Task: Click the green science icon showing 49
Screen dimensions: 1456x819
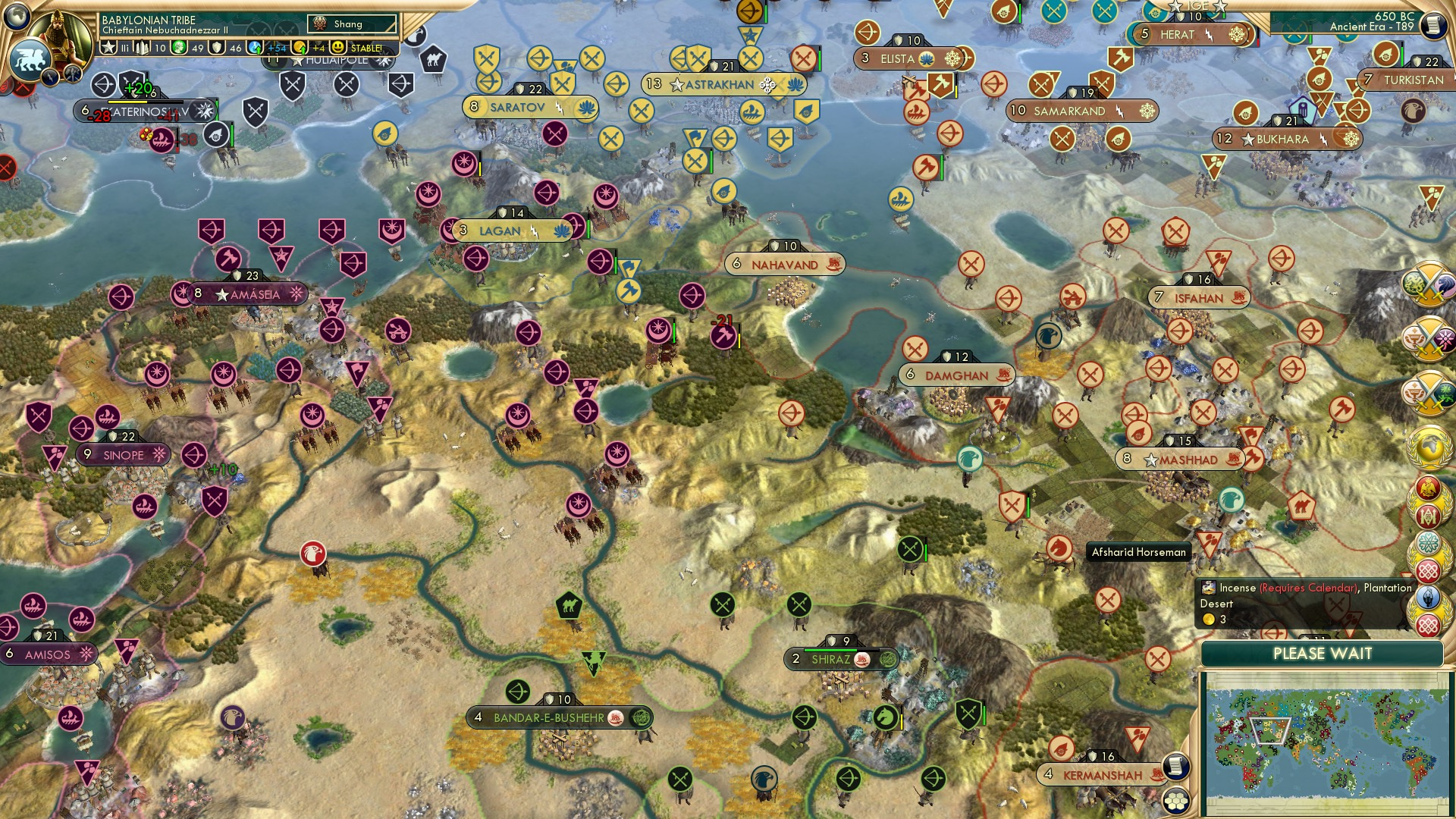Action: 180,47
